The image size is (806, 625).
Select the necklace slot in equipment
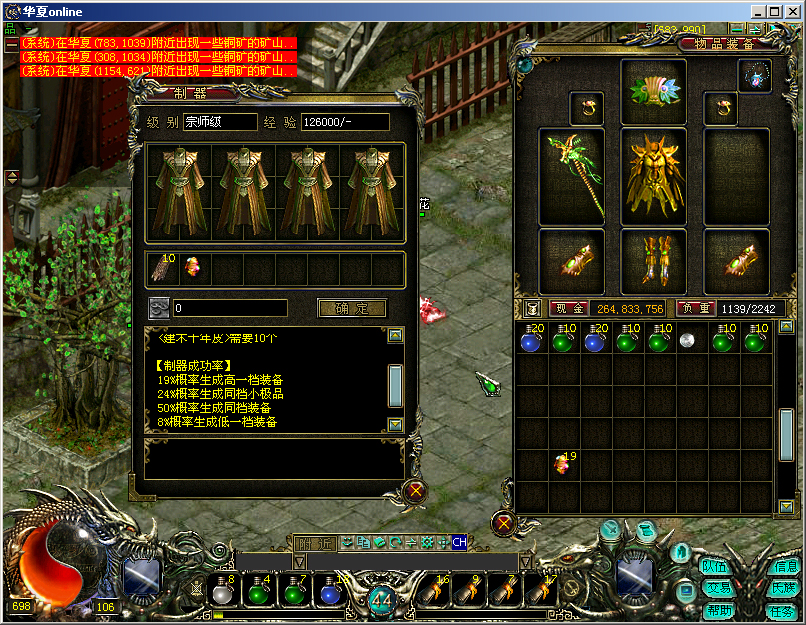[x=755, y=76]
